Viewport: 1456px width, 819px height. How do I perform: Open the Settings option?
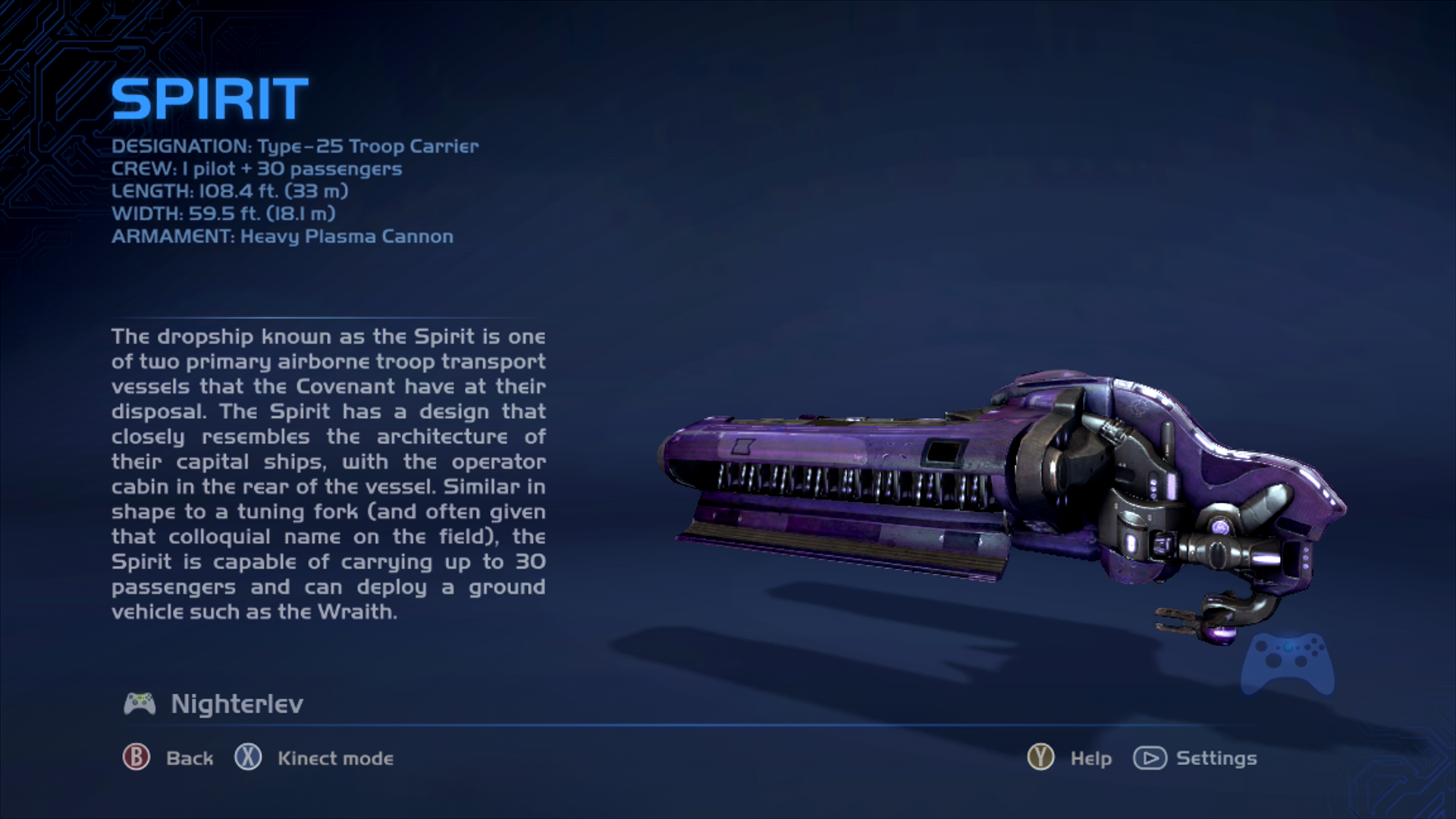[1195, 758]
